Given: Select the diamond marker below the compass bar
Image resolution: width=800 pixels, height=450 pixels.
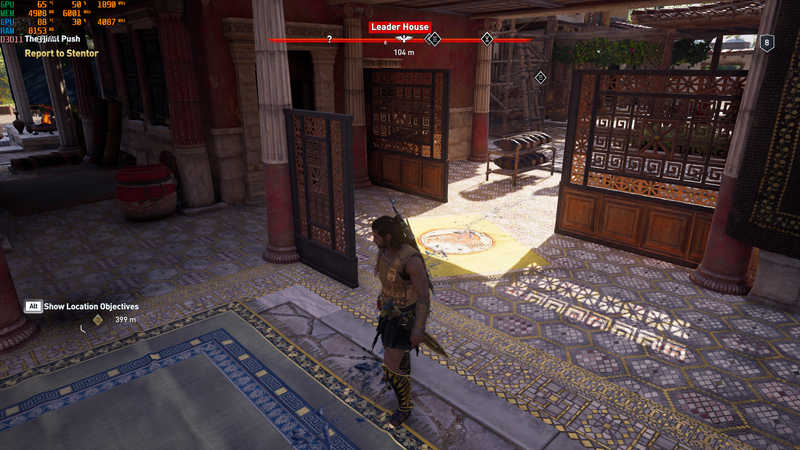Looking at the screenshot, I should point(541,77).
